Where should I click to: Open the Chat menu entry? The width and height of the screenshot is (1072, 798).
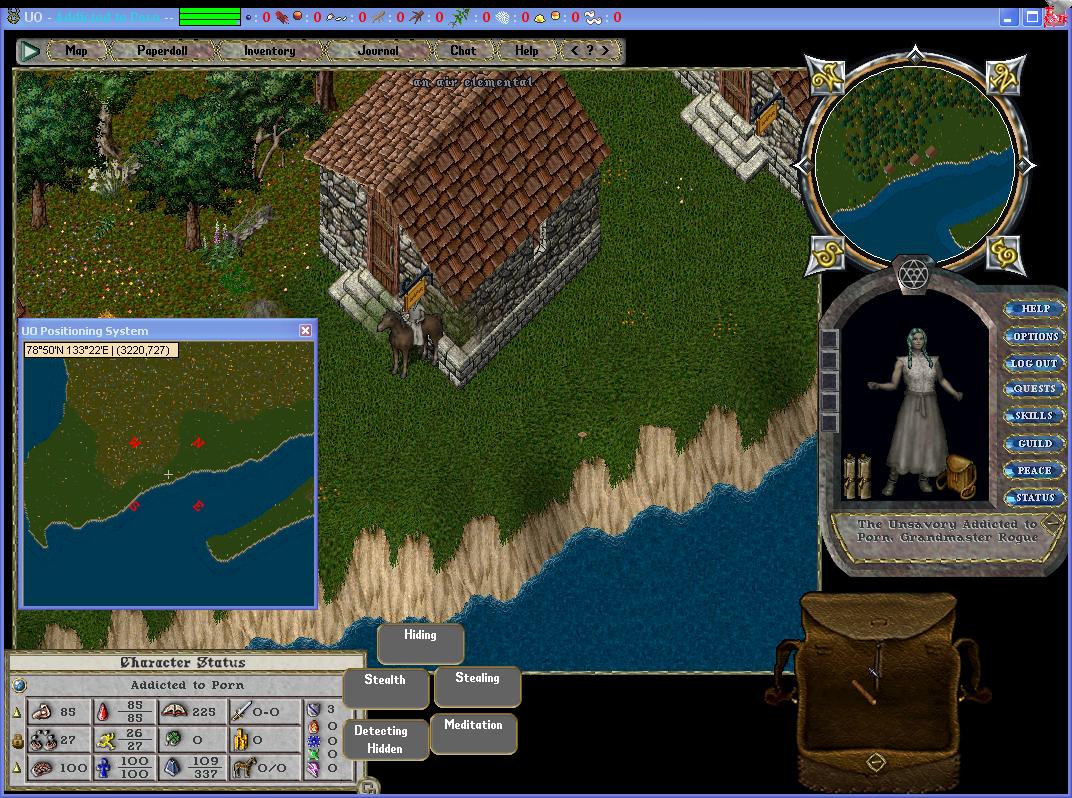tap(463, 50)
